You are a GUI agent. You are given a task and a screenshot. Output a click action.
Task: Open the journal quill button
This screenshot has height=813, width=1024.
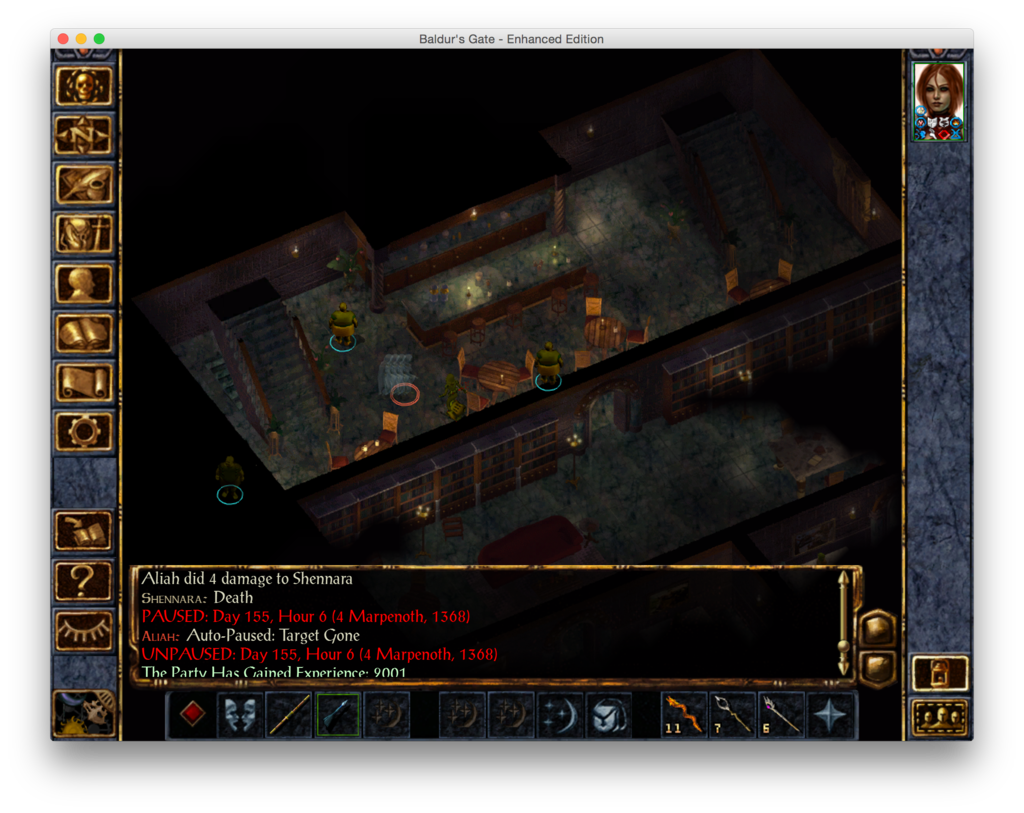pyautogui.click(x=84, y=184)
